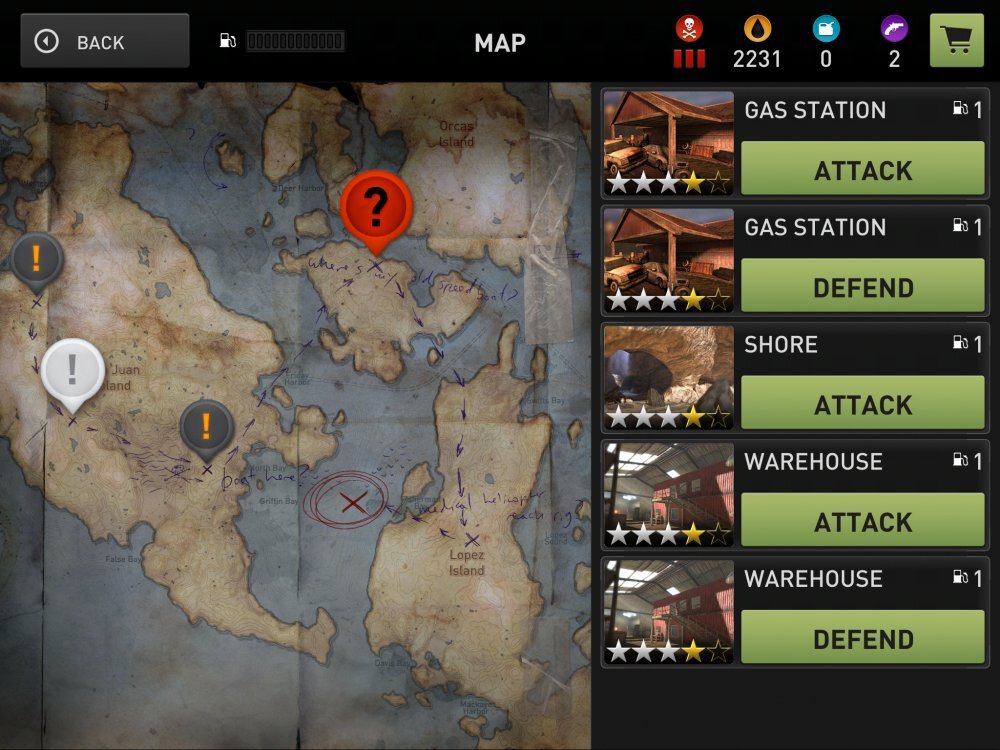Click the Shore mission thumbnail
The image size is (1000, 750).
[668, 378]
